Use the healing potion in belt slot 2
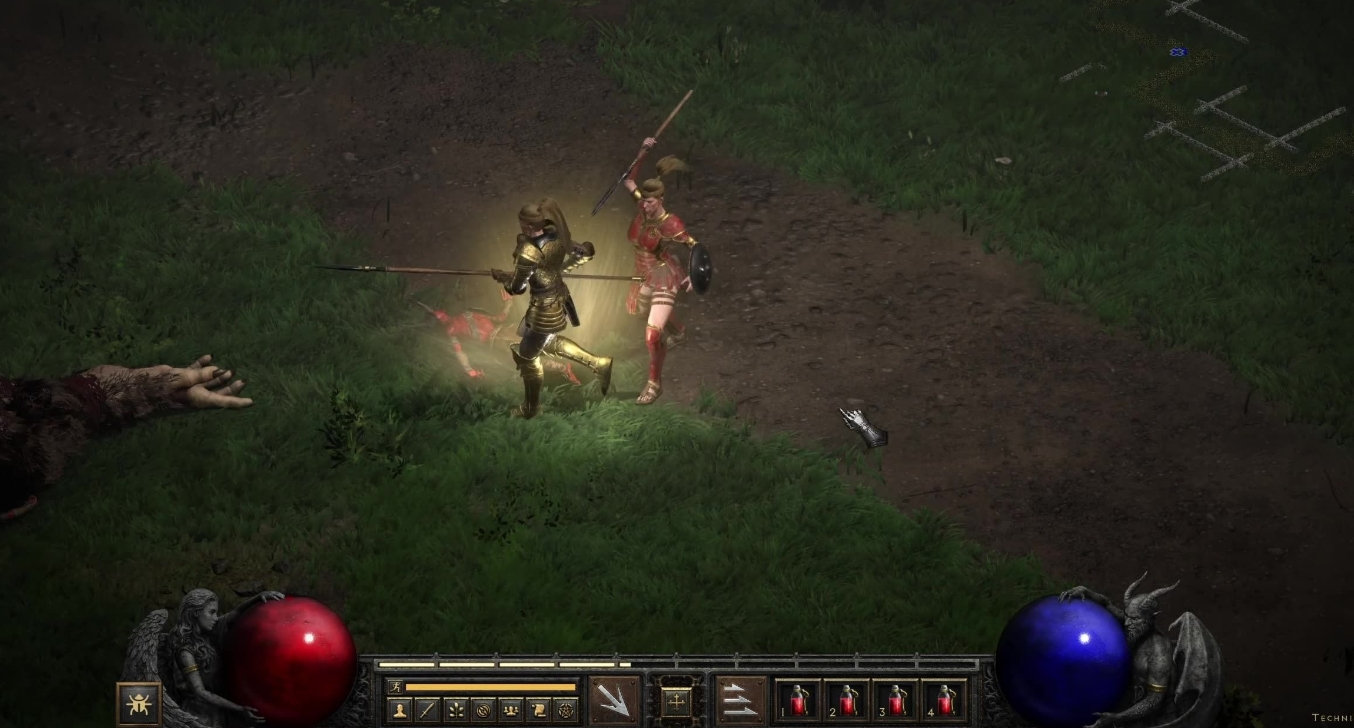1354x728 pixels. pyautogui.click(x=847, y=700)
